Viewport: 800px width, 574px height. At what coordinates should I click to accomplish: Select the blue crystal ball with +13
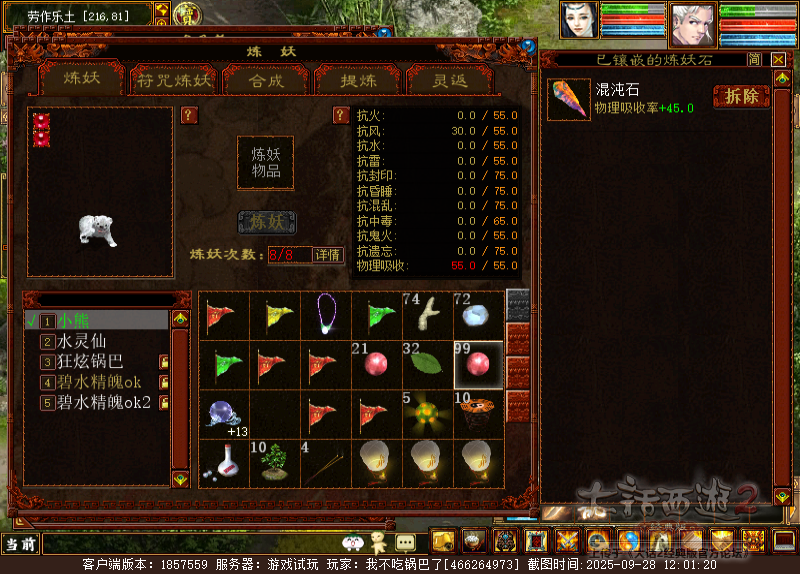coord(222,412)
